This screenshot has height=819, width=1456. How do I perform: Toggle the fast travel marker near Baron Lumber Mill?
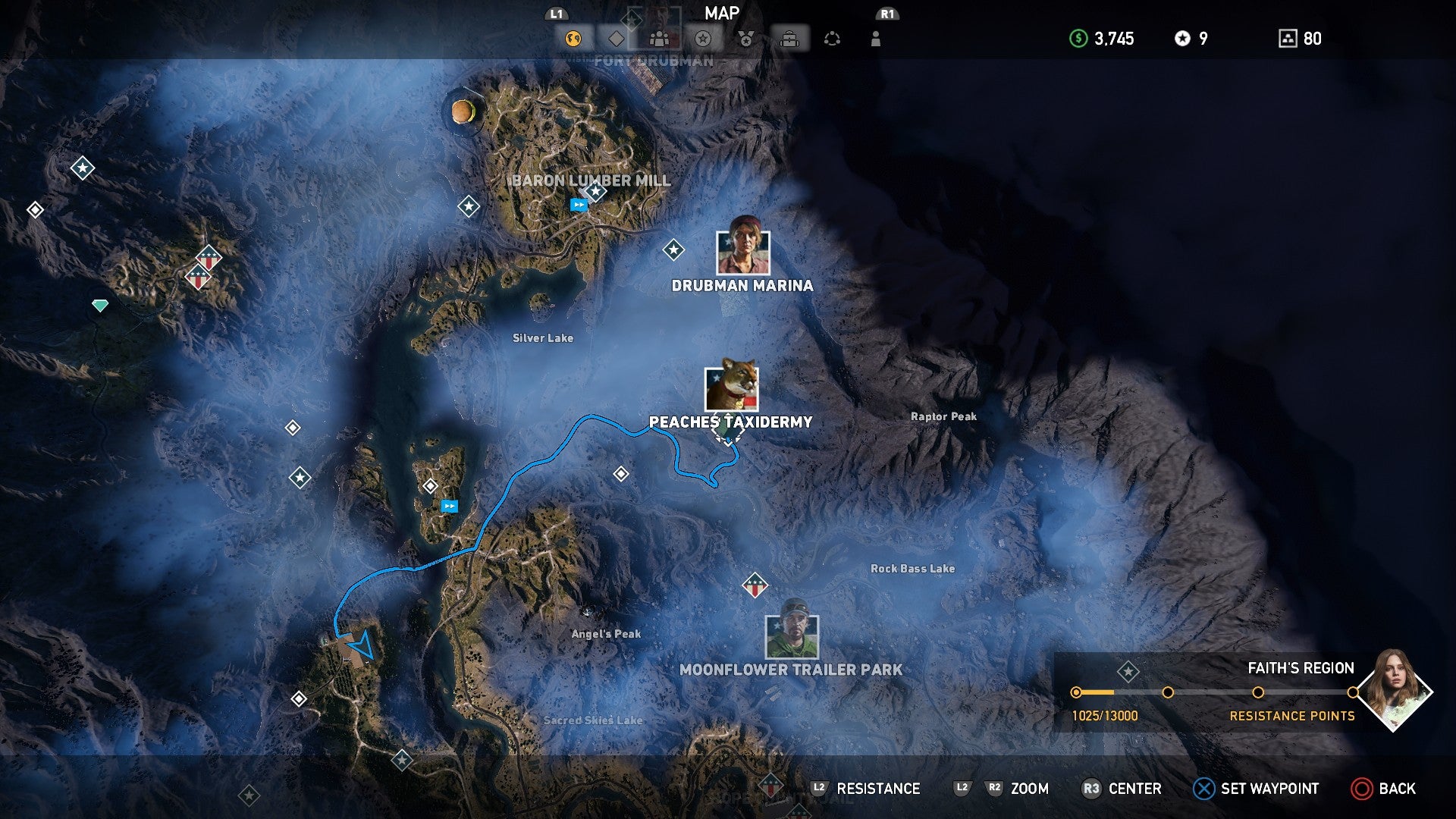pyautogui.click(x=579, y=203)
